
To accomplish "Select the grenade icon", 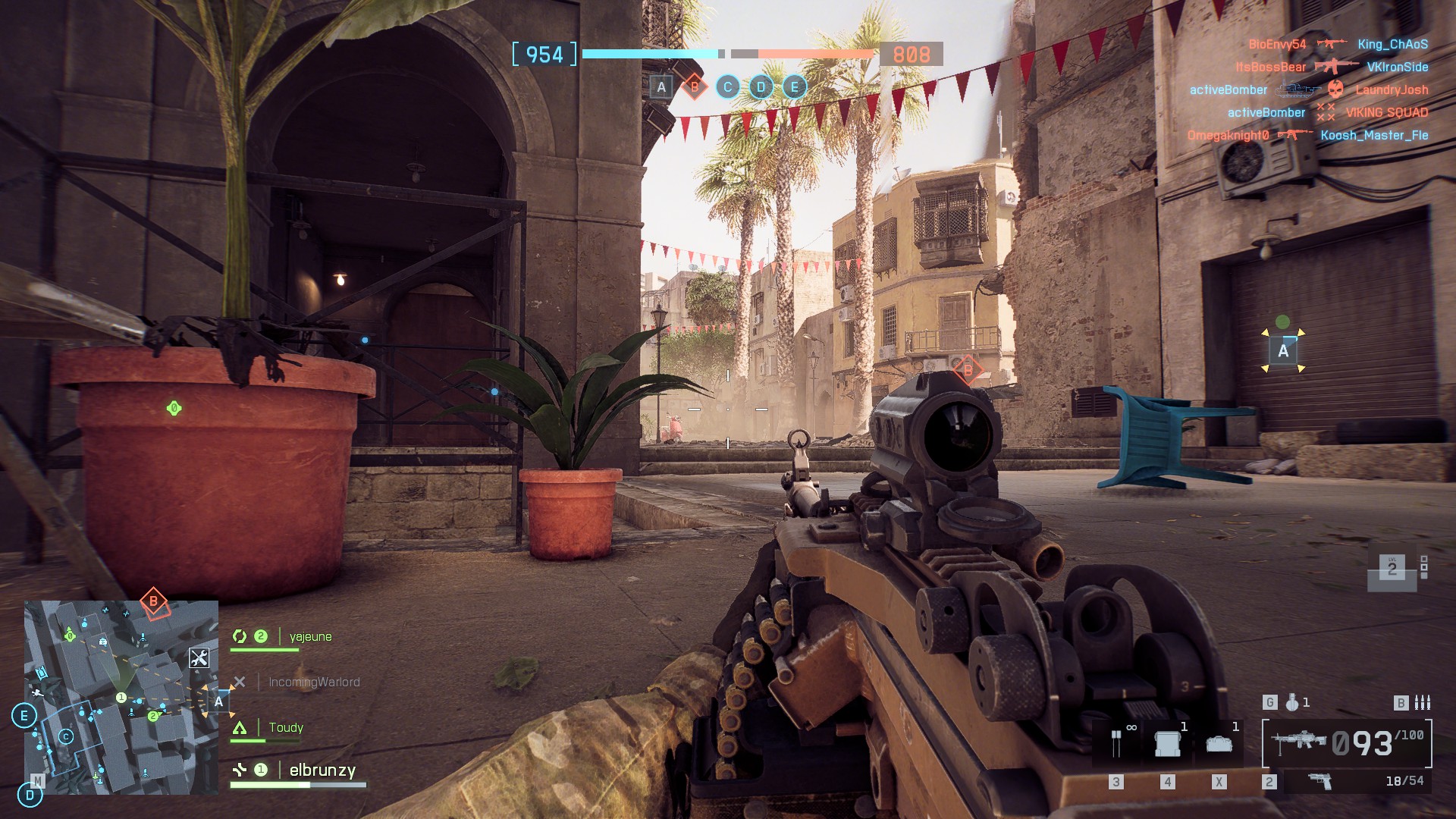I will (x=1292, y=703).
